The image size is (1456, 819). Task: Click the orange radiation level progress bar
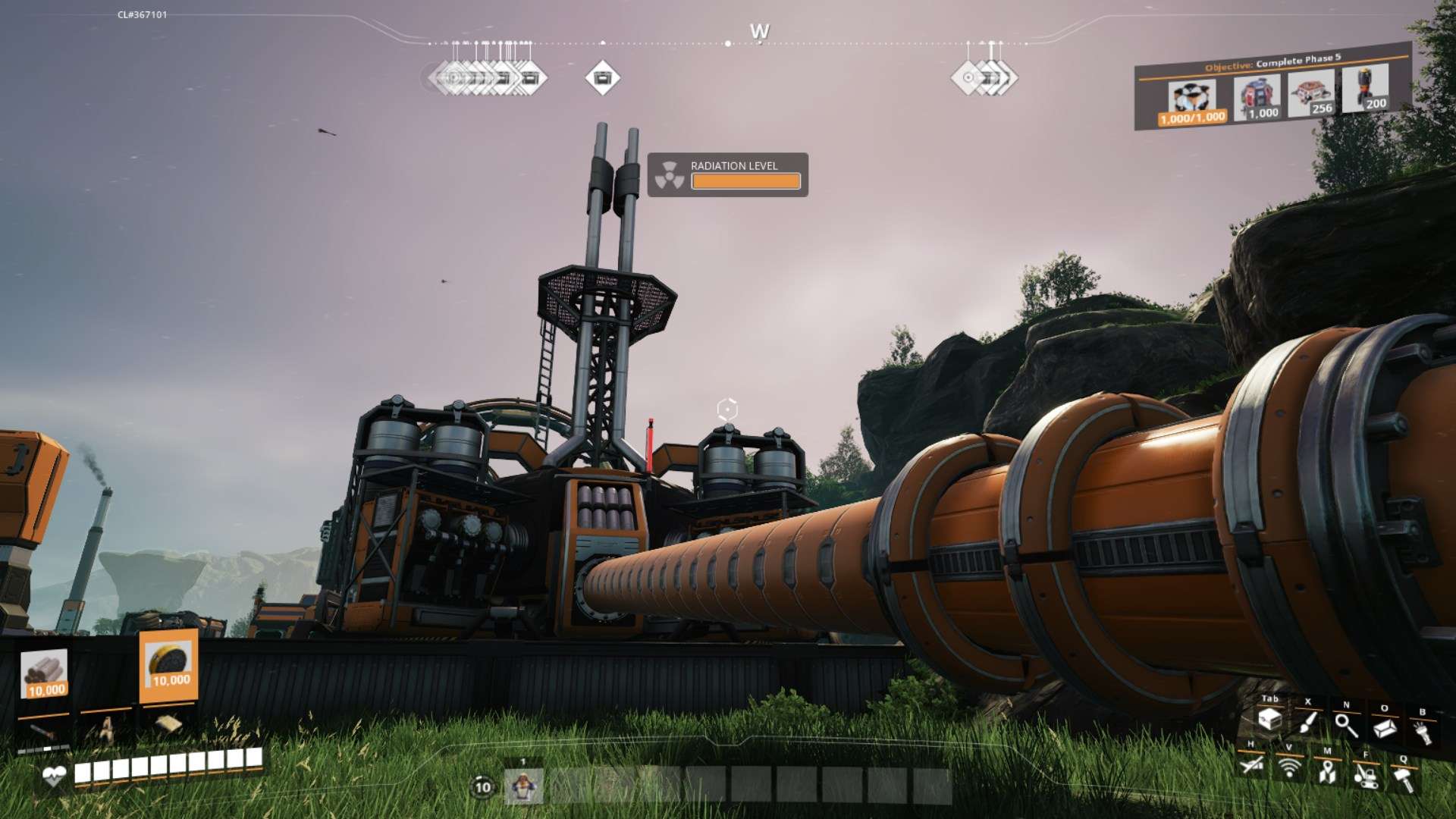pyautogui.click(x=745, y=181)
